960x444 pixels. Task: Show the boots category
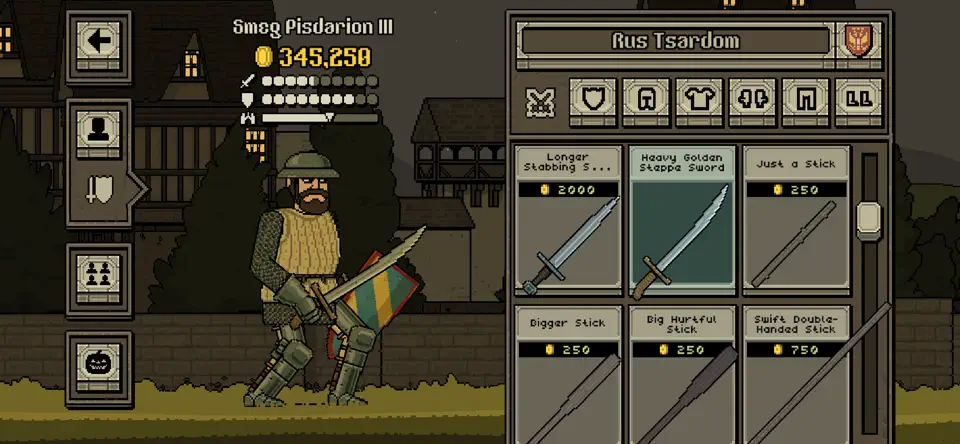point(858,102)
